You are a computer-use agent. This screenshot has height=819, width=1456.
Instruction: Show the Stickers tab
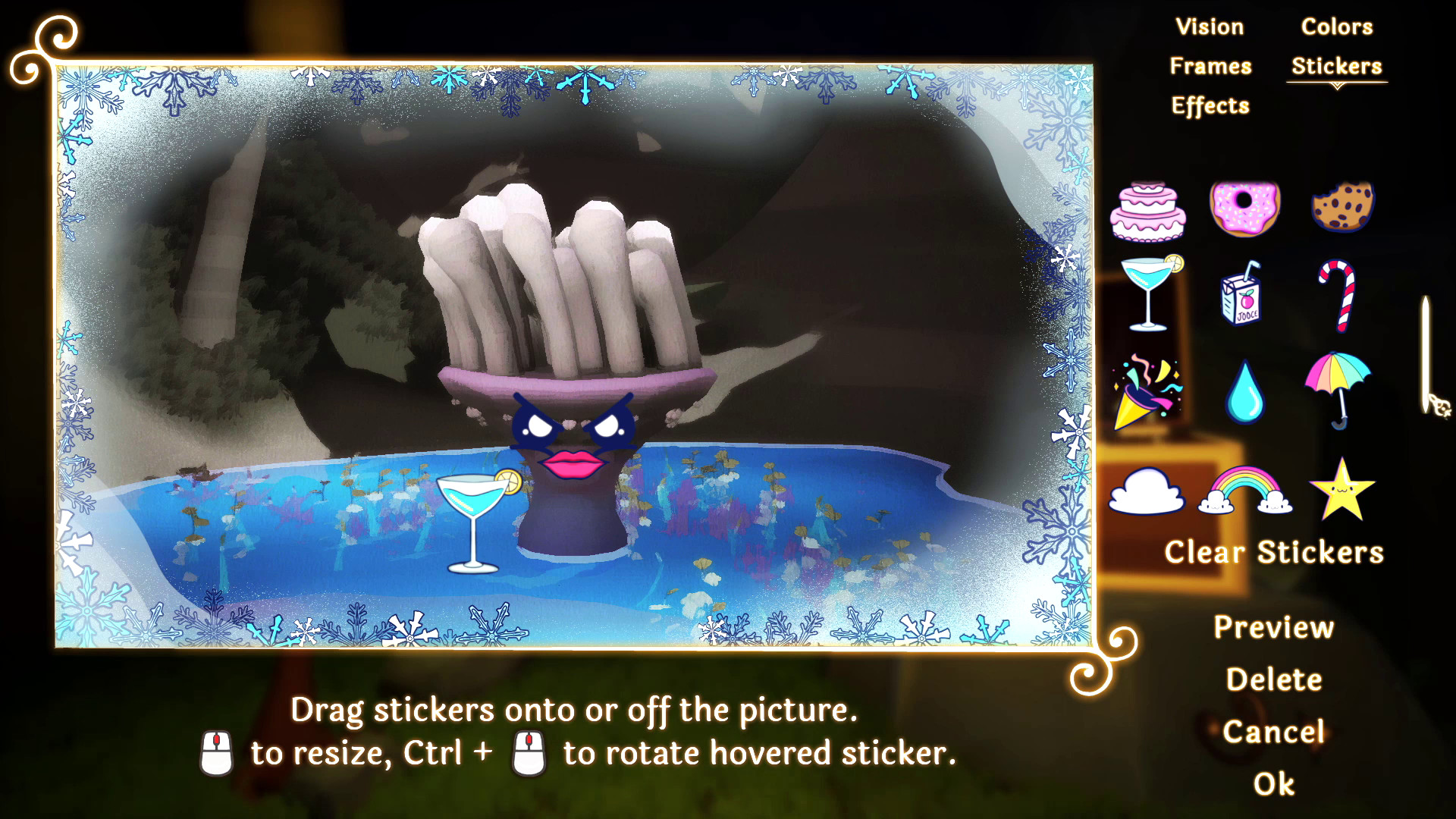(x=1336, y=67)
